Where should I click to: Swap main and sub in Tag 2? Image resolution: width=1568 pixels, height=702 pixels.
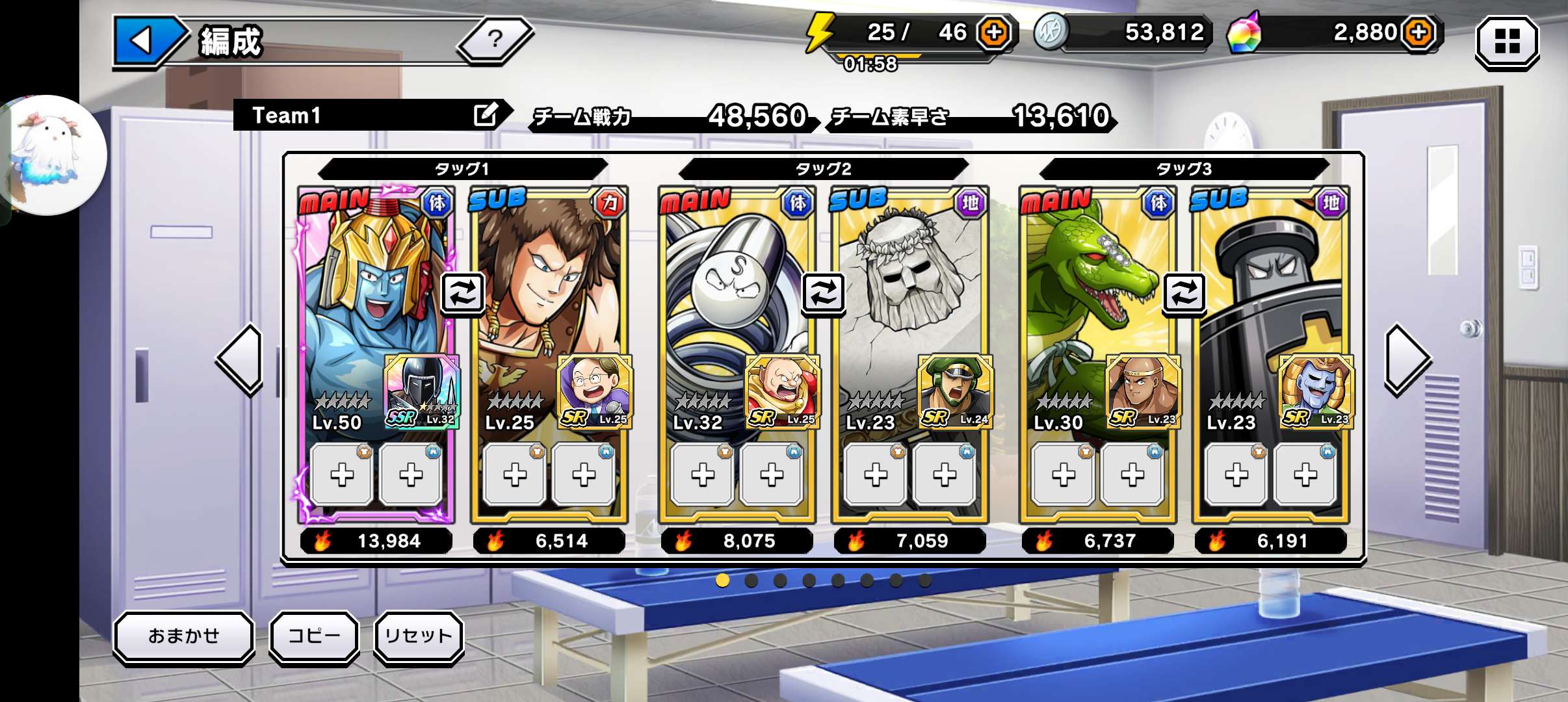click(823, 293)
